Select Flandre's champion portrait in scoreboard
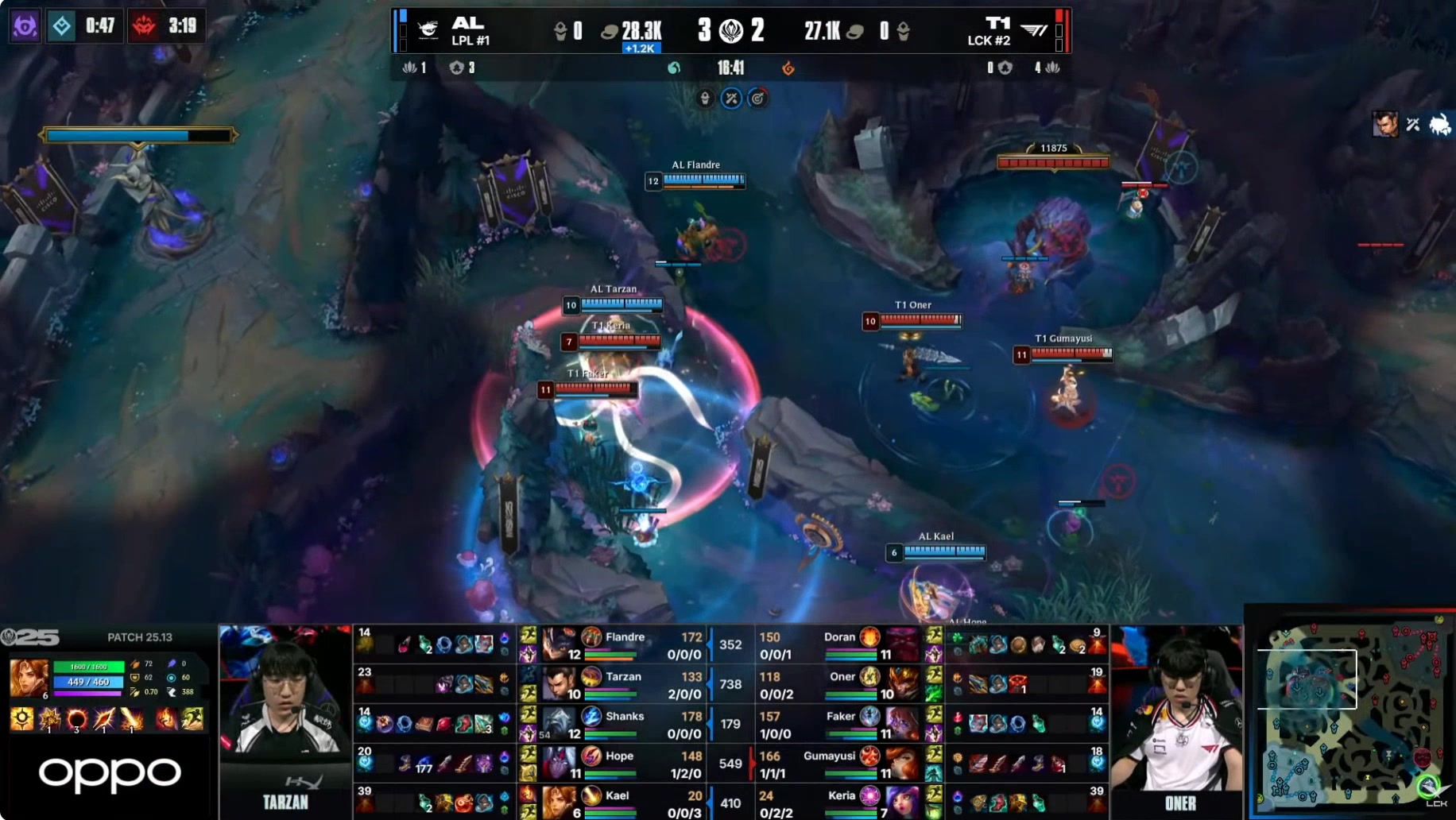The height and width of the screenshot is (820, 1456). click(x=559, y=644)
